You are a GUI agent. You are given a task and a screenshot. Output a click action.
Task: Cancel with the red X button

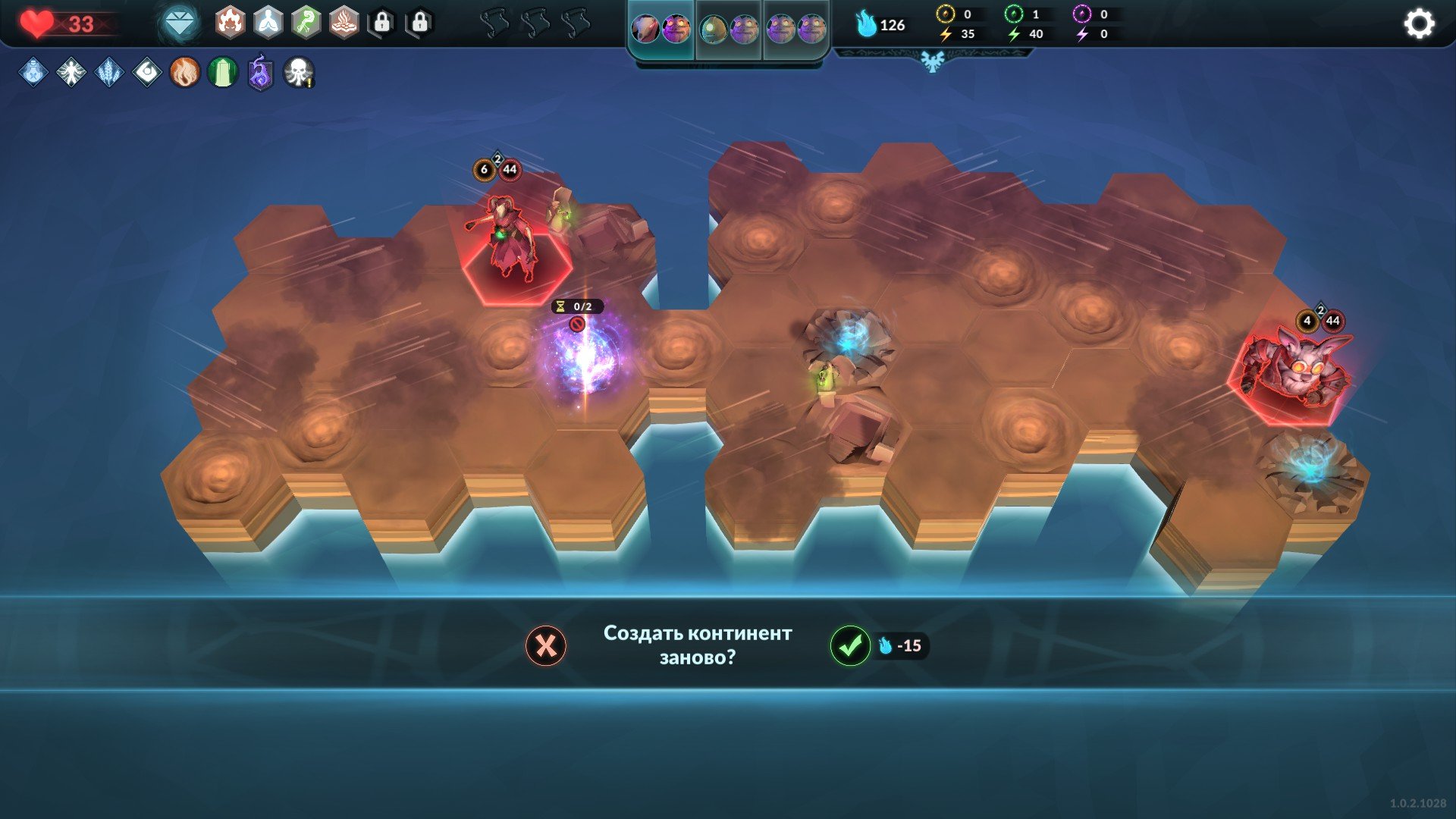pos(546,646)
